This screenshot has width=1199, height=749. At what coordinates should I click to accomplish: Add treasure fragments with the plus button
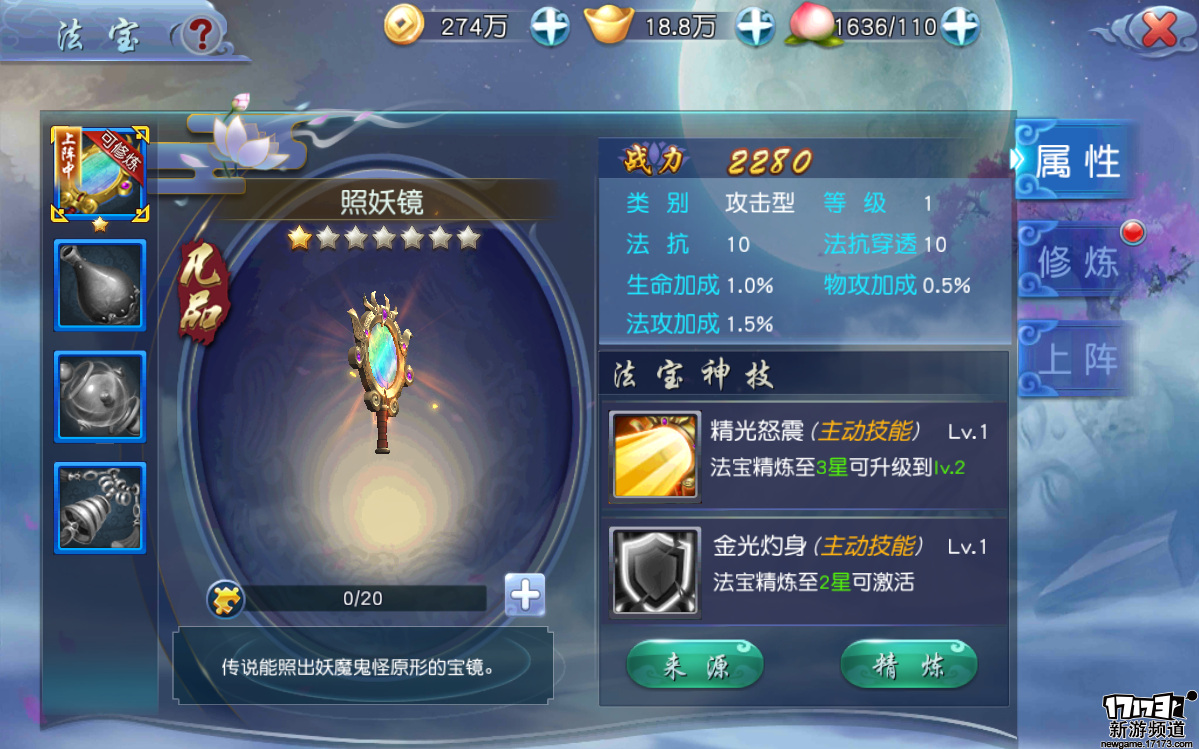click(x=524, y=596)
